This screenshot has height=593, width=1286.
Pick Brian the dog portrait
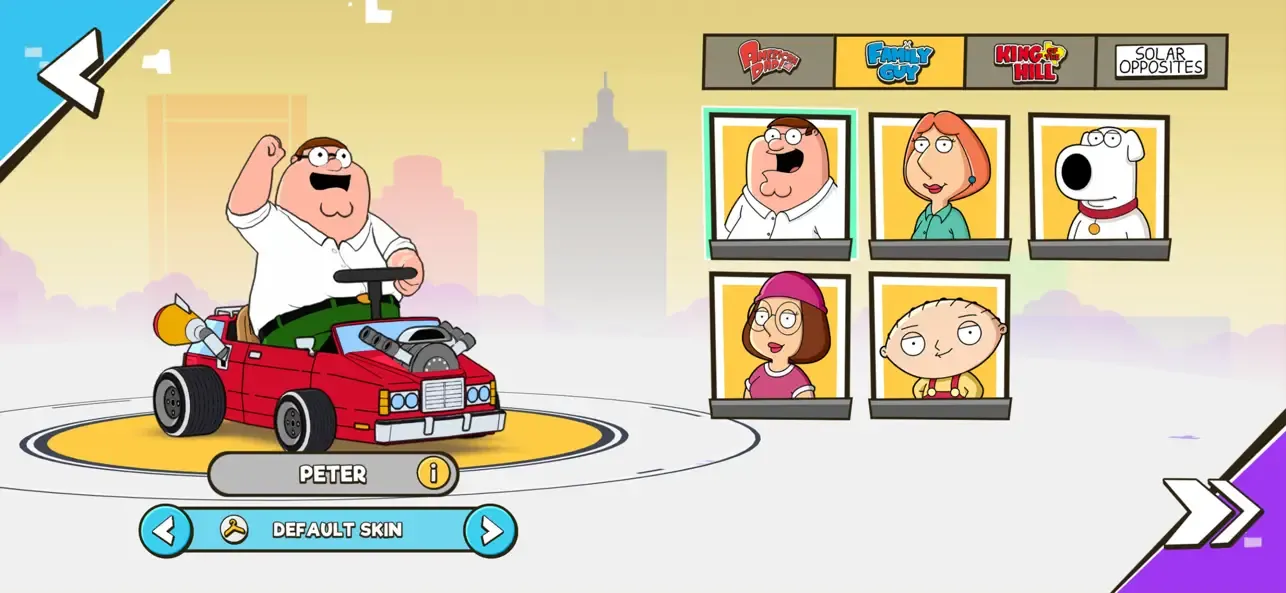[1099, 180]
